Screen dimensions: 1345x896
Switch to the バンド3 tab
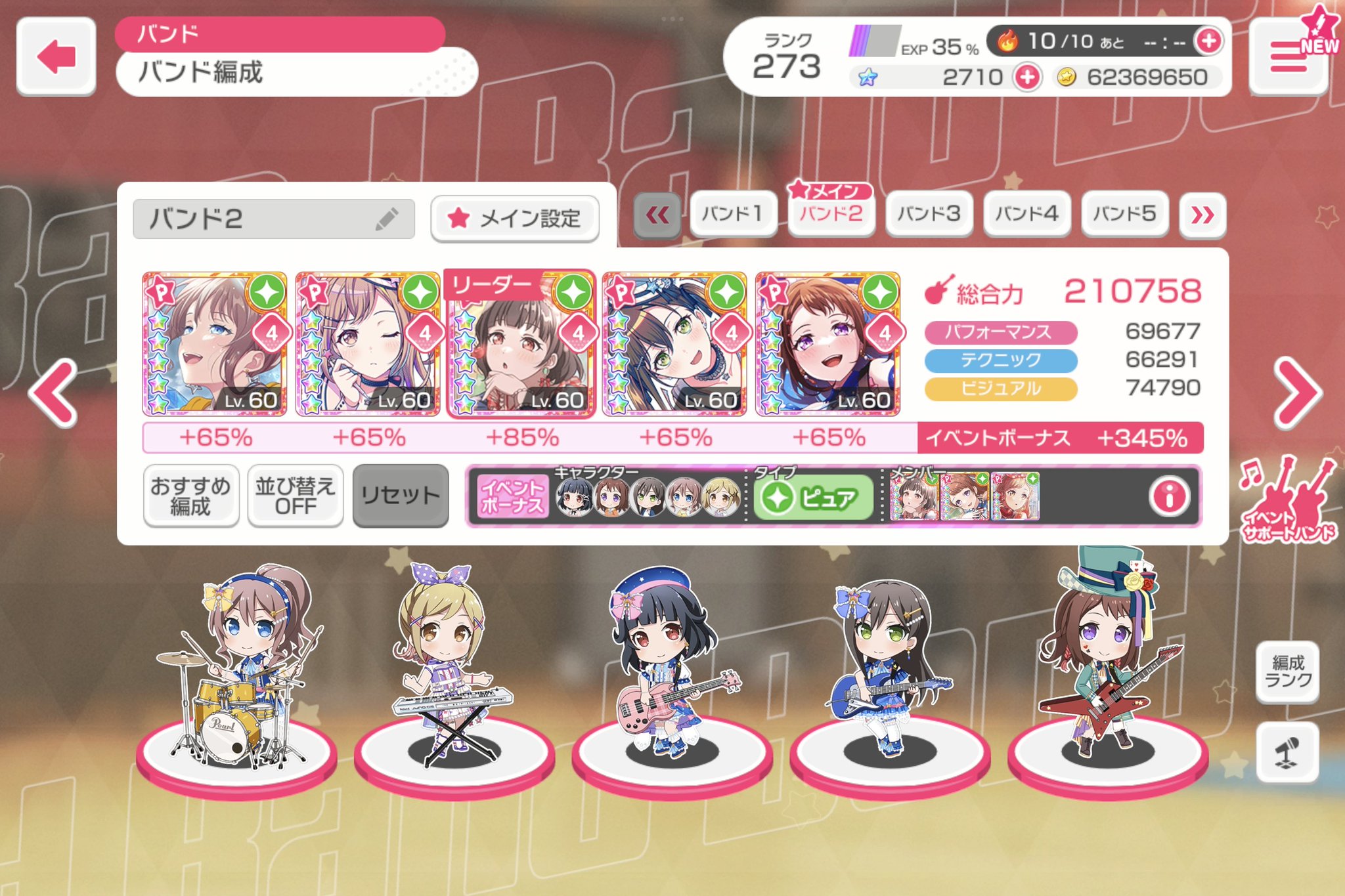pos(929,213)
